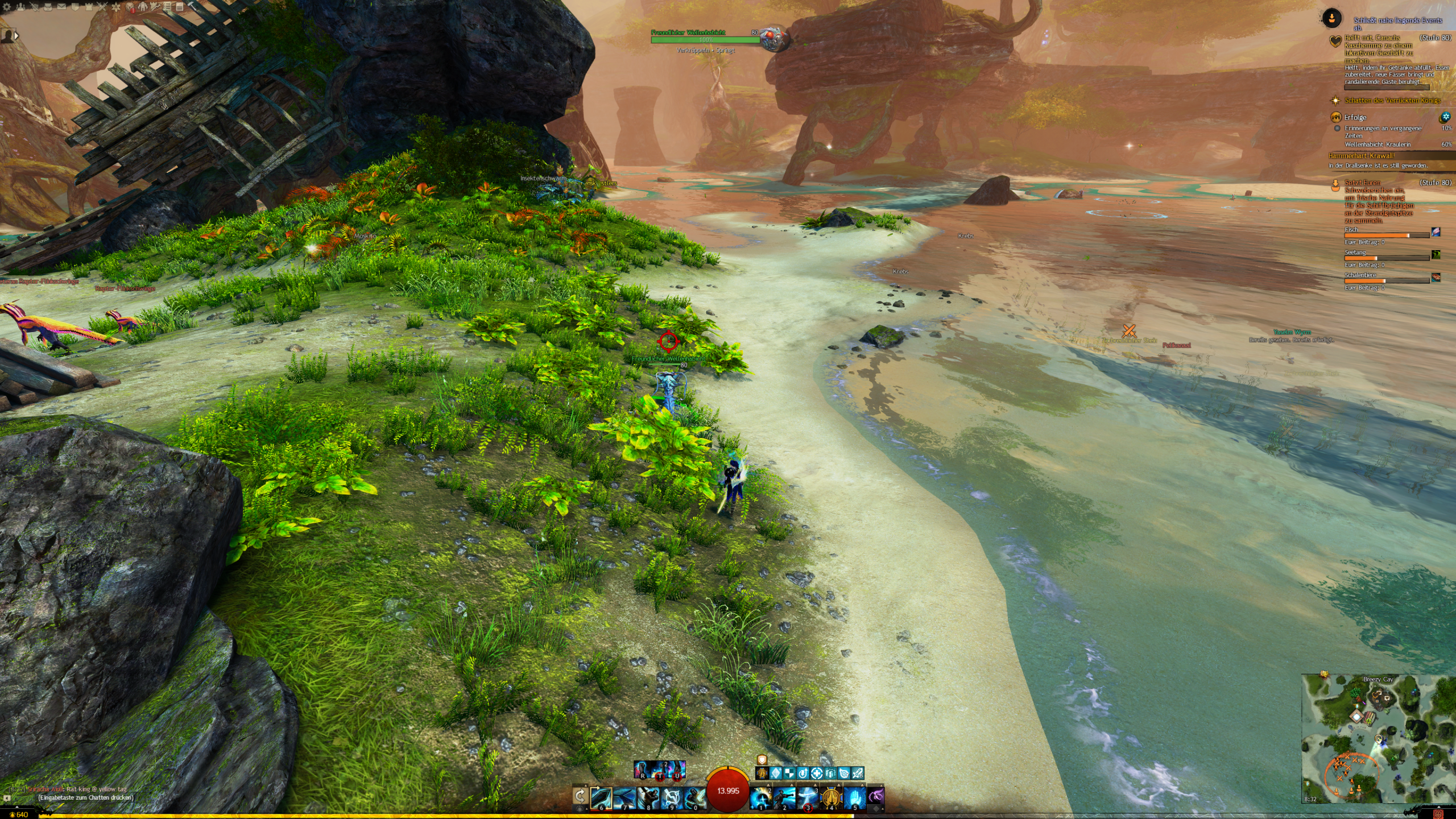Open the gear game menu icon
The height and width of the screenshot is (819, 1456).
(x=7, y=7)
